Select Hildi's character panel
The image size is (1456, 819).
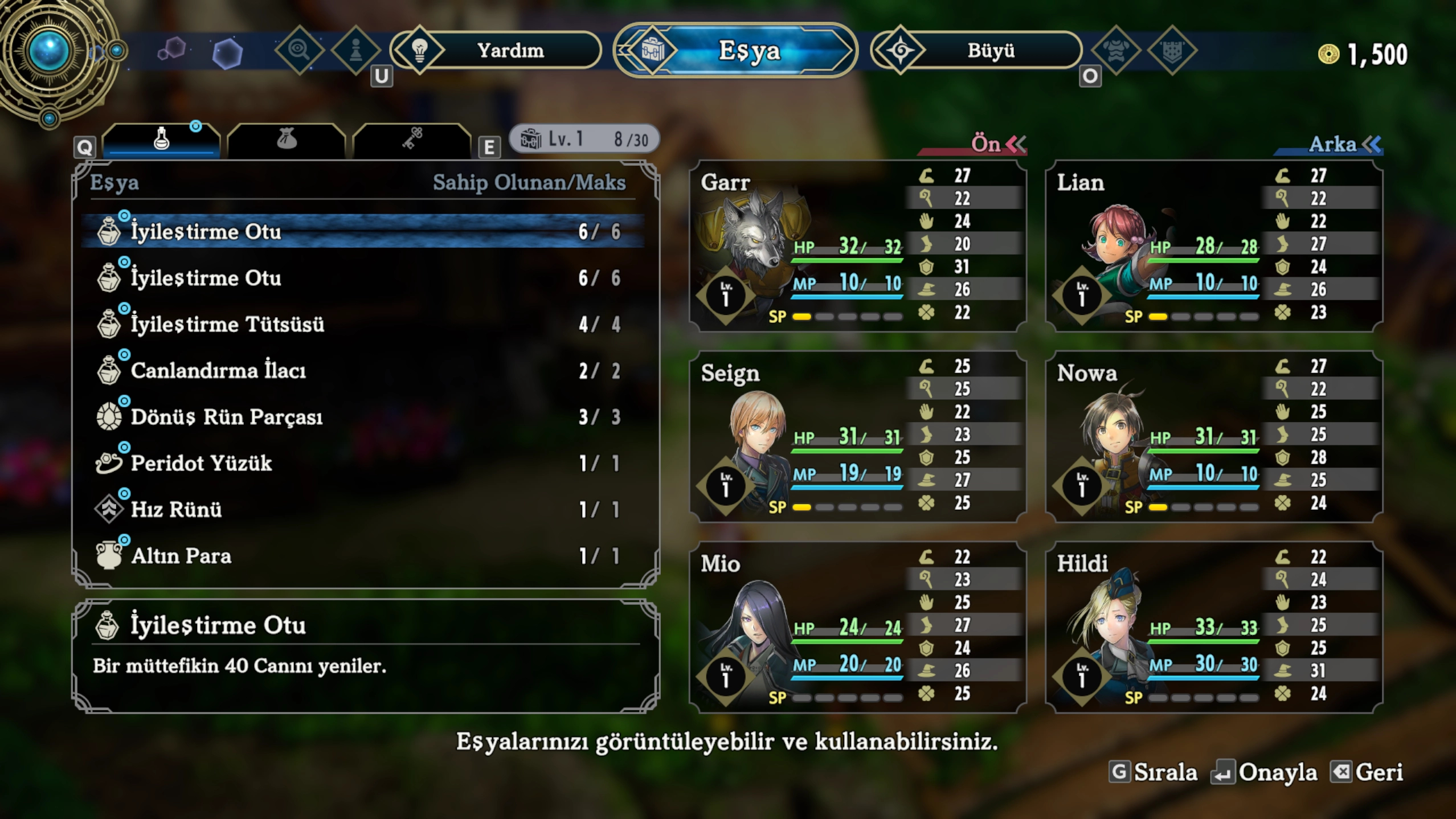point(1214,627)
